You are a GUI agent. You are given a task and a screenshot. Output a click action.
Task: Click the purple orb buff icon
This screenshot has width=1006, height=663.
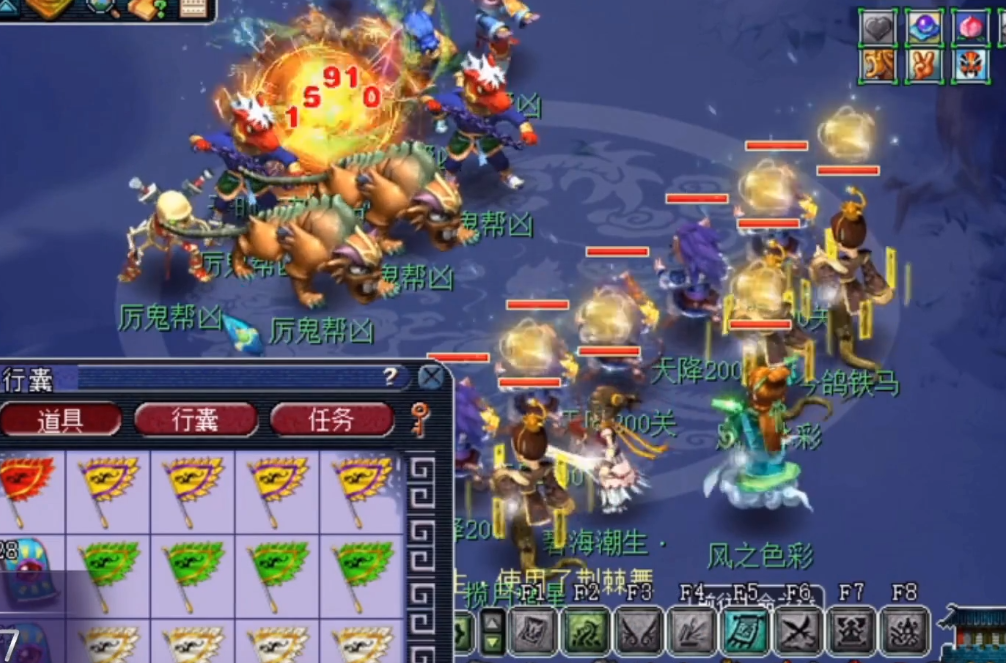[925, 27]
